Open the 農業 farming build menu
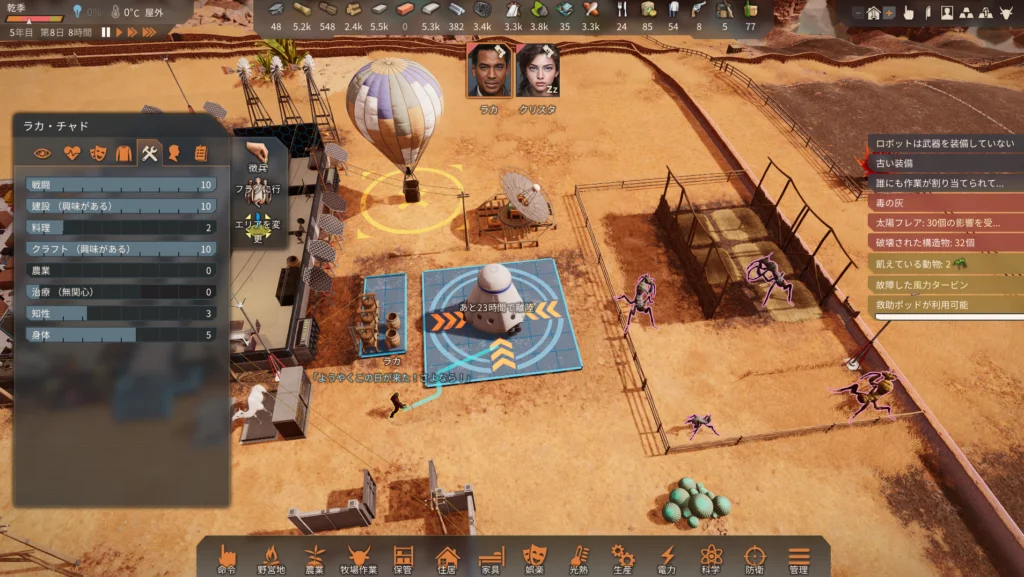Image resolution: width=1024 pixels, height=577 pixels. click(x=314, y=557)
